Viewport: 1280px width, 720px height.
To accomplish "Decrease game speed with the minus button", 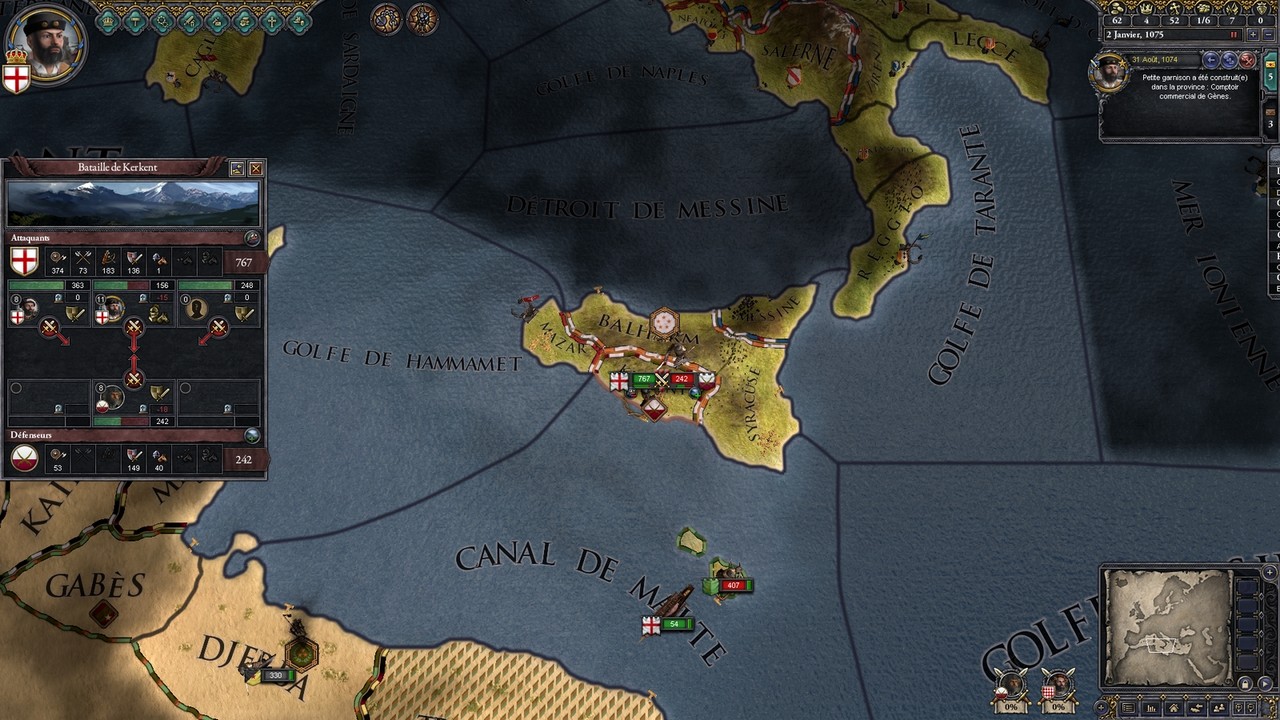I will click(x=1267, y=34).
